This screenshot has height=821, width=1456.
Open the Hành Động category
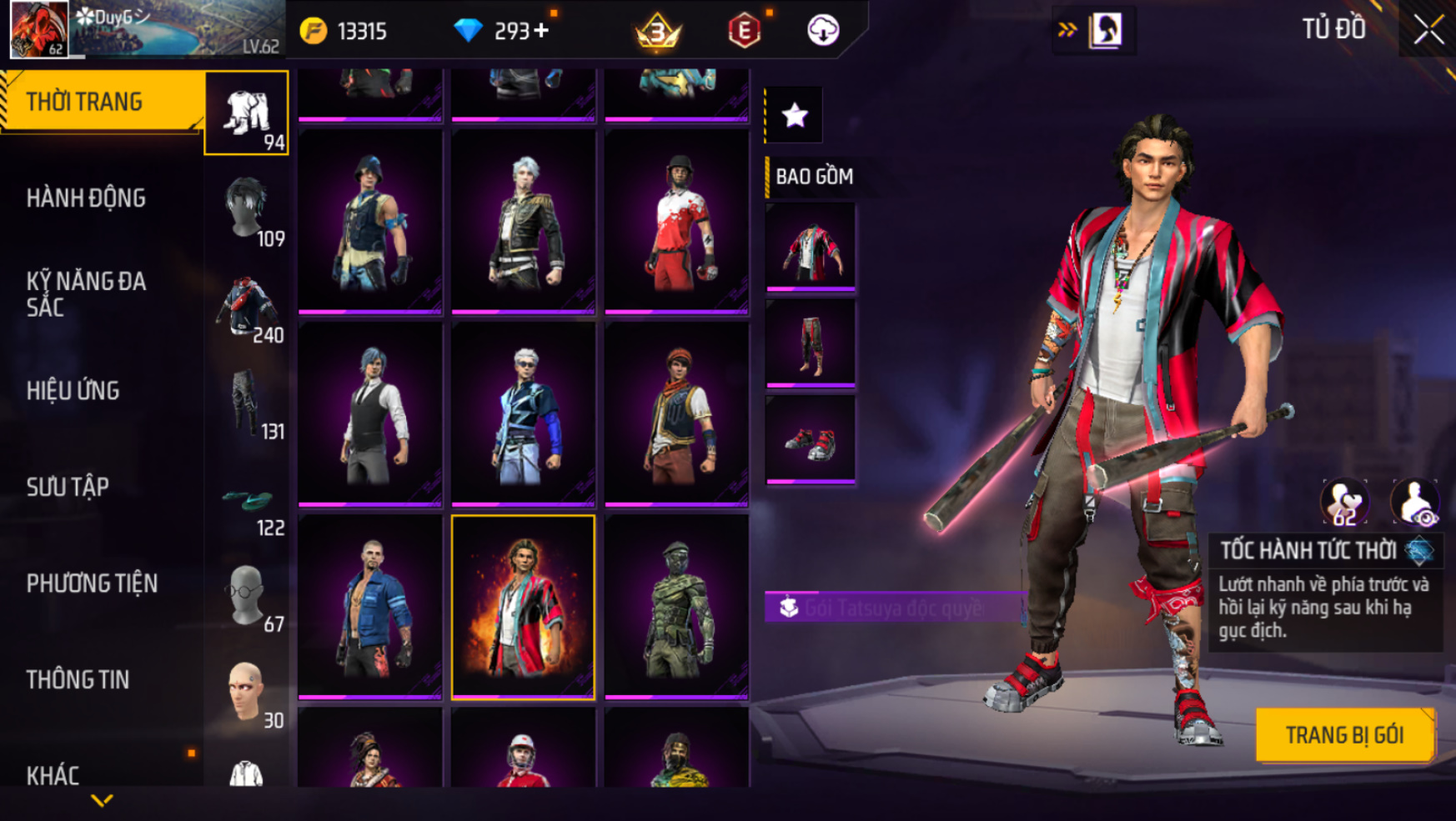coord(87,198)
